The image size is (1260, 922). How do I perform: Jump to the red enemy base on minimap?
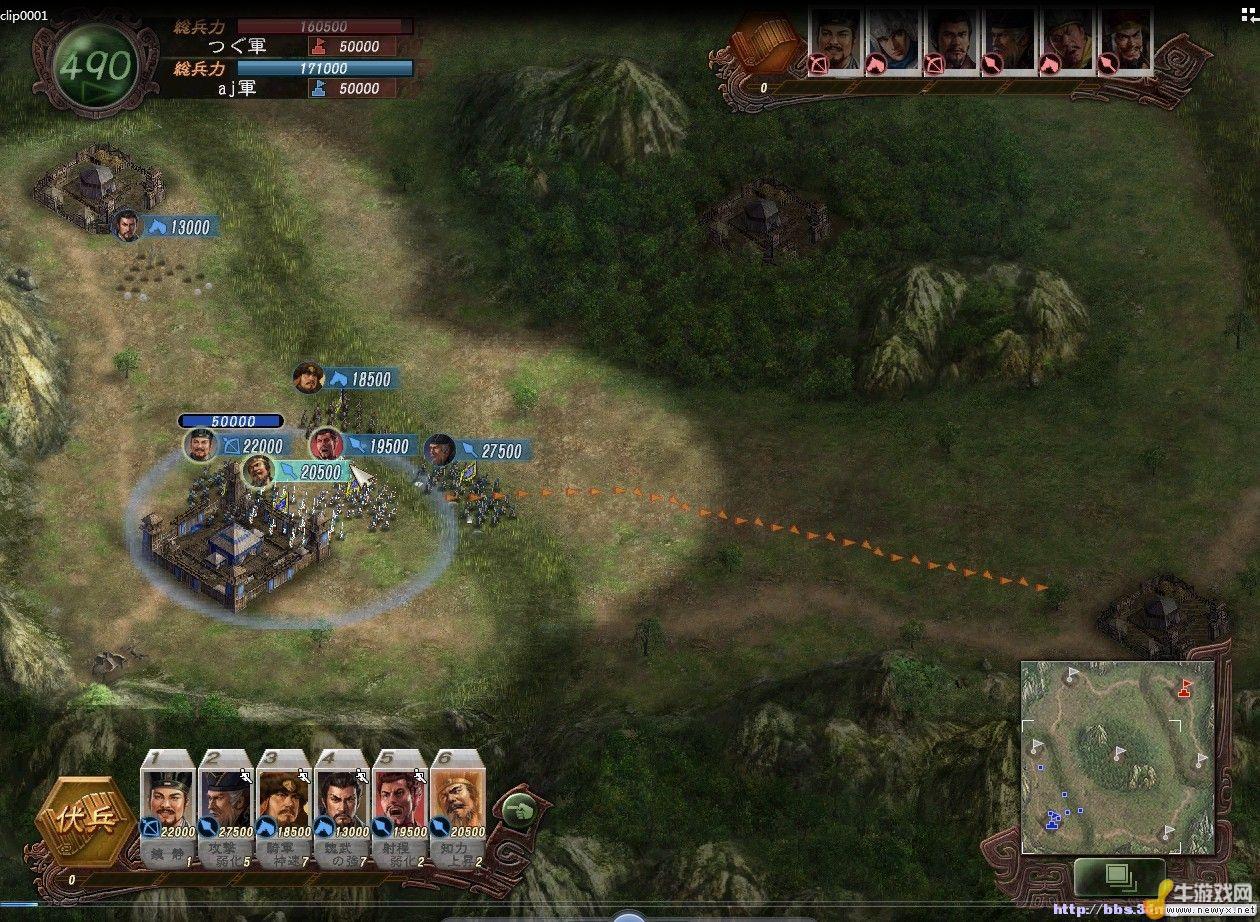[x=1186, y=688]
